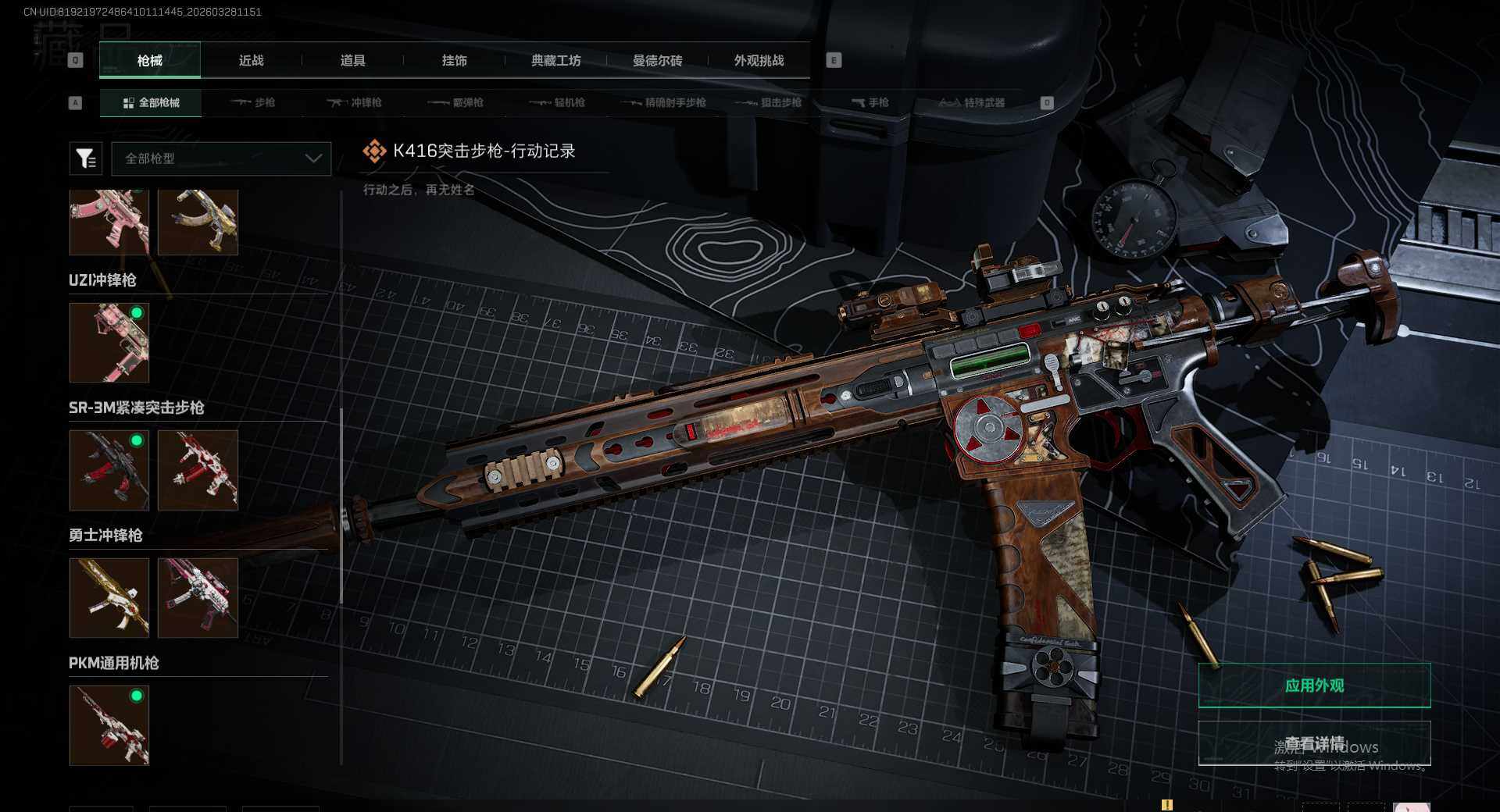Show the 外观挑战 challenges tab
This screenshot has width=1500, height=812.
click(x=759, y=60)
